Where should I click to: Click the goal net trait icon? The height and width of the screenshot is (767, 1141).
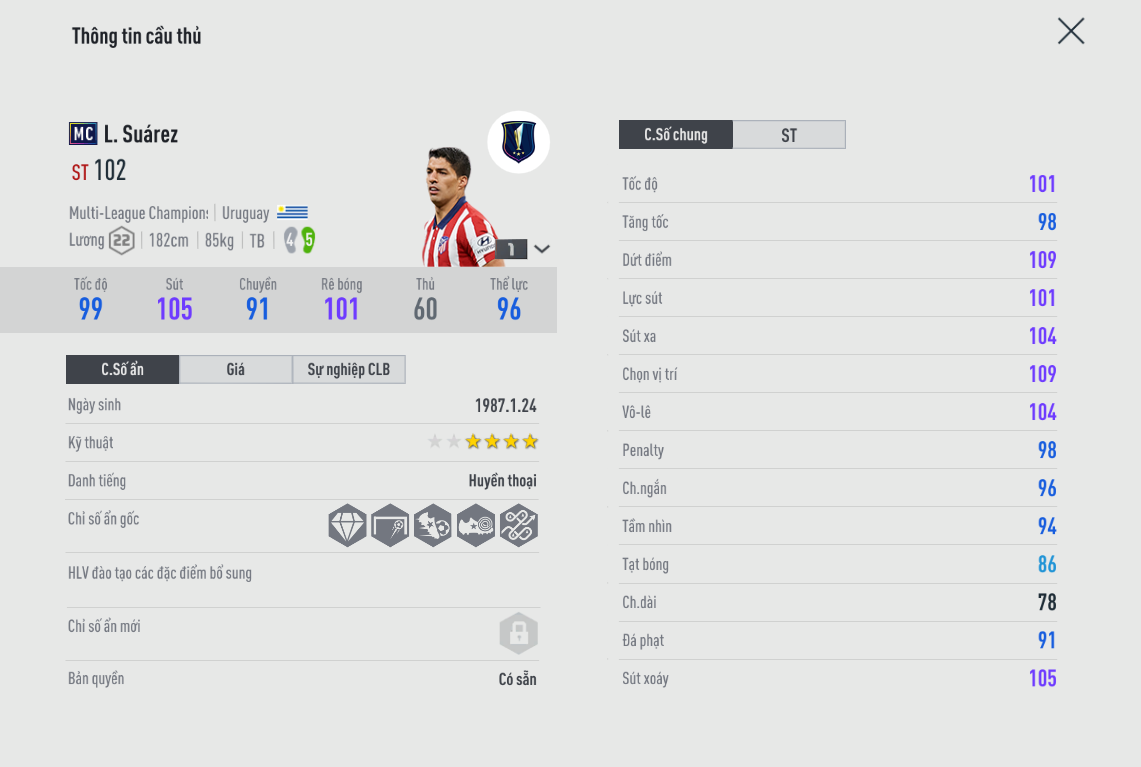pos(390,525)
